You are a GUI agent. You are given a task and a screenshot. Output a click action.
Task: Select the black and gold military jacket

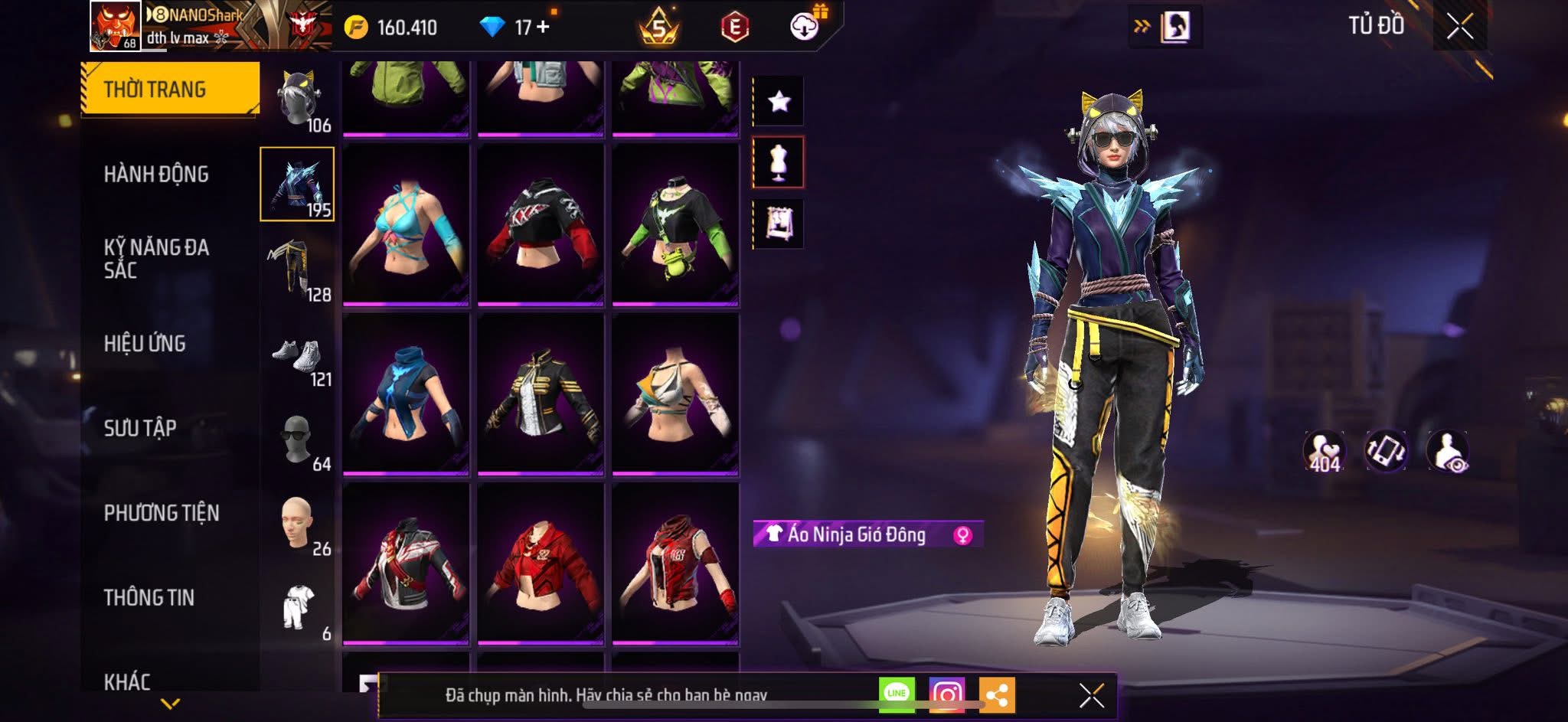541,394
